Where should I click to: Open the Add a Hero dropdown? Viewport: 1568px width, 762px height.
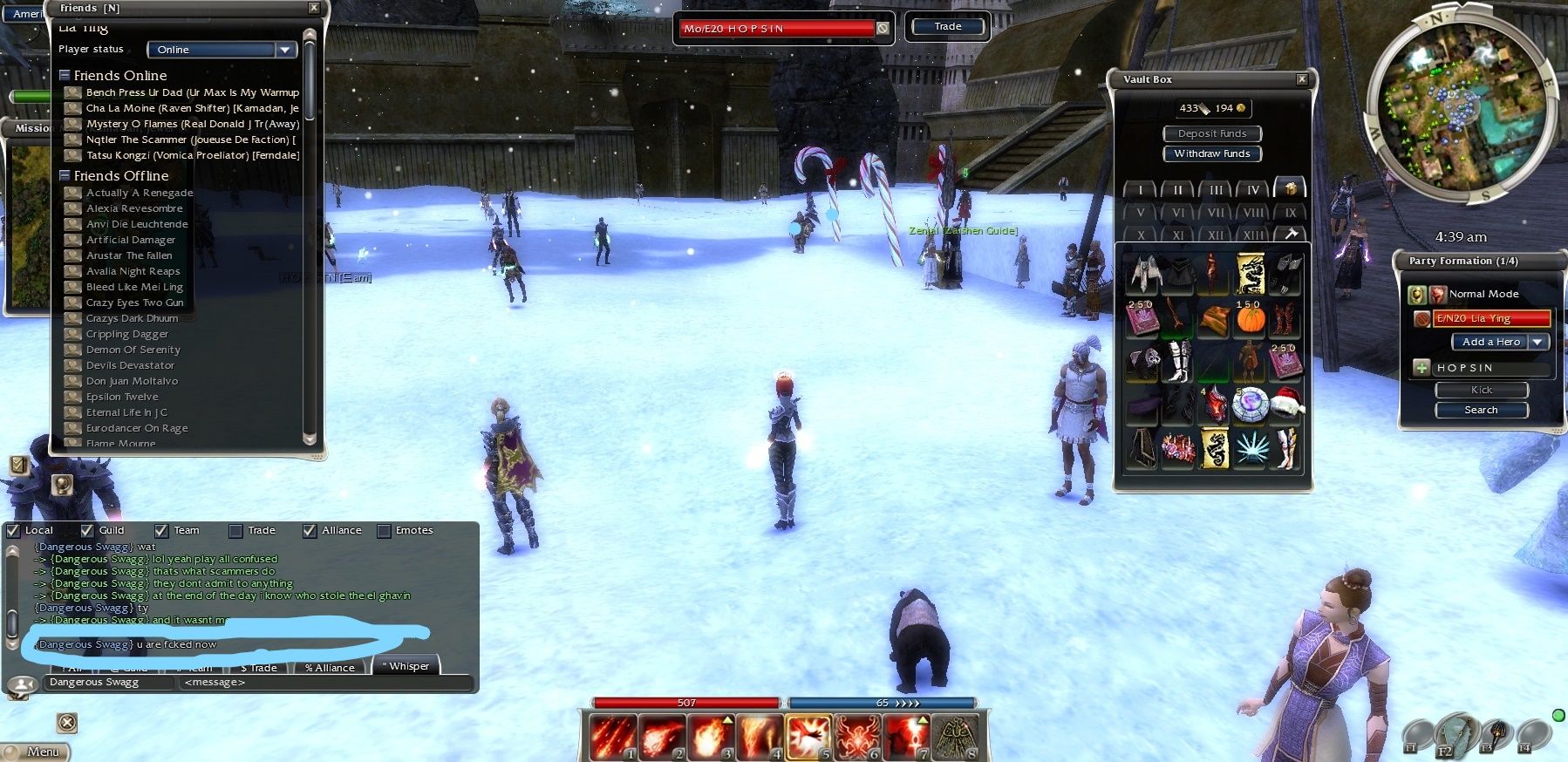pos(1538,342)
